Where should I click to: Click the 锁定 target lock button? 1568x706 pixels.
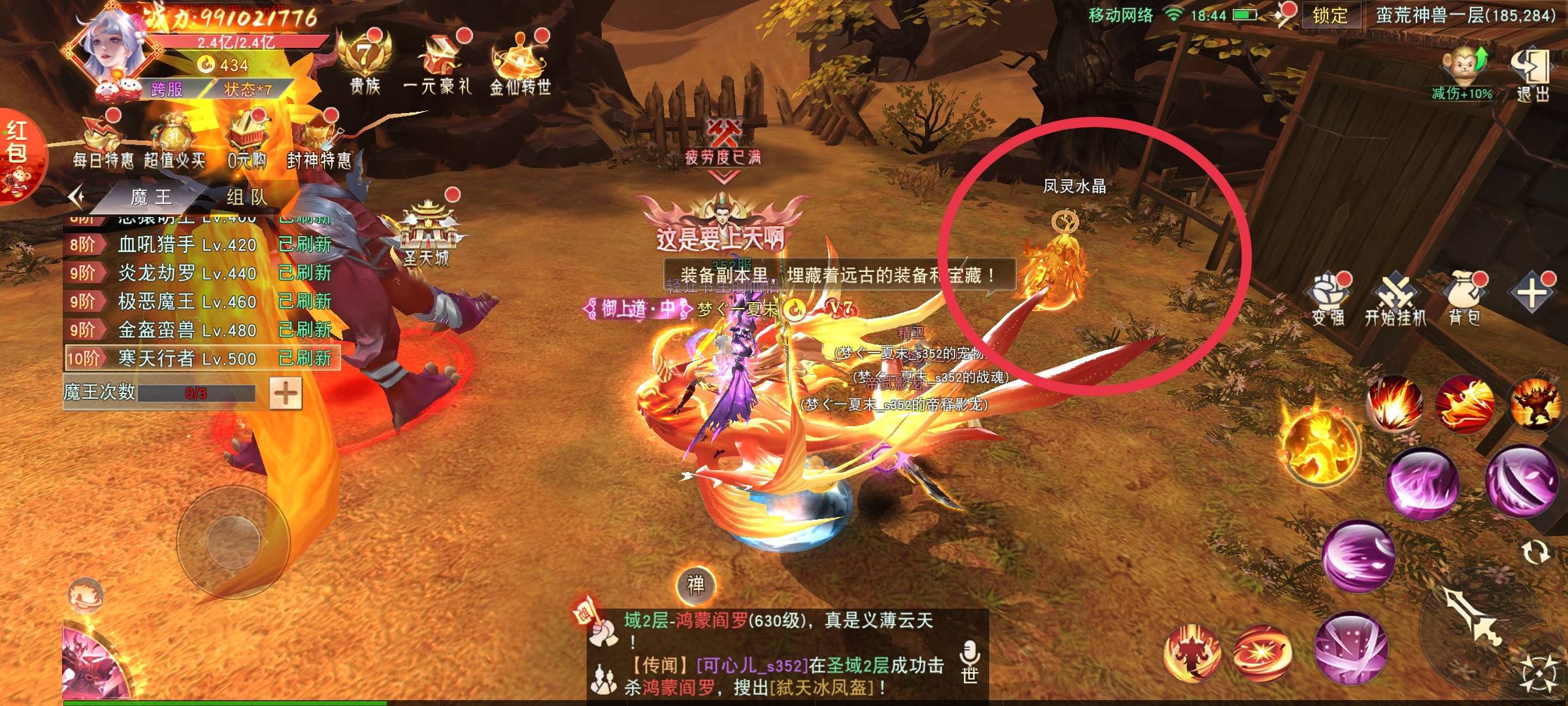pos(1329,16)
